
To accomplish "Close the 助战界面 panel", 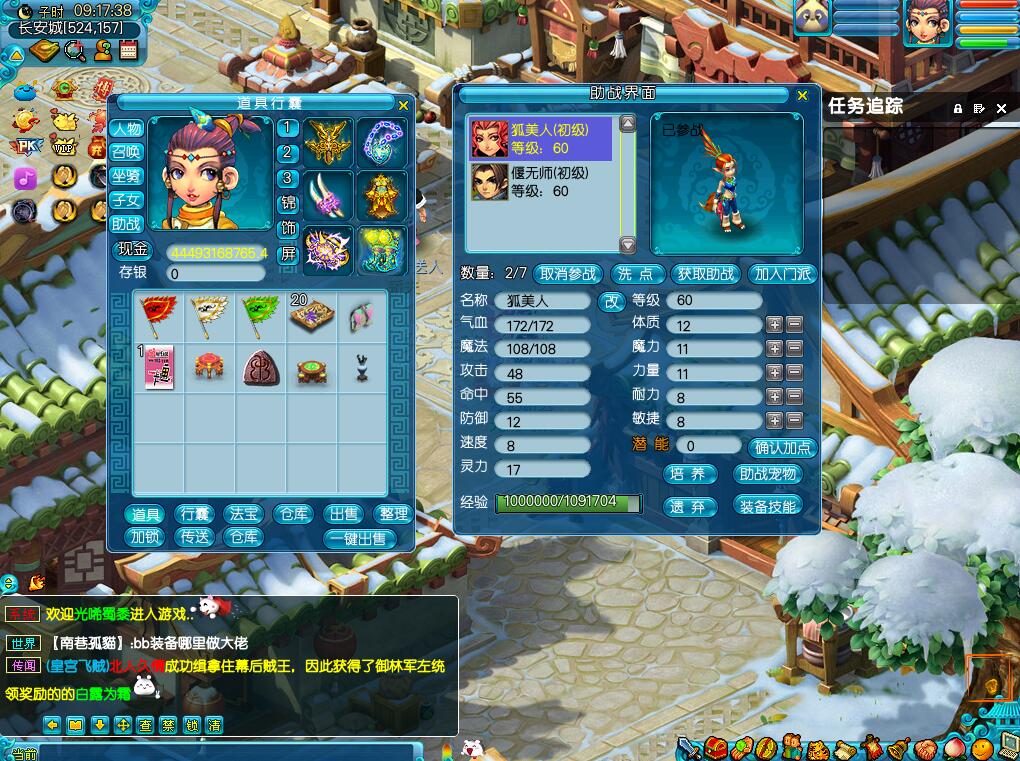I will [x=802, y=96].
